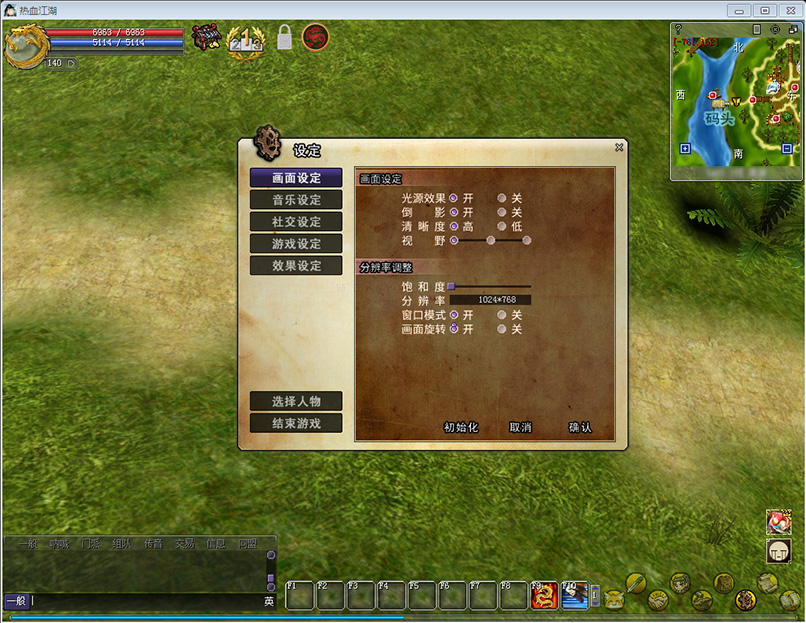Click the 饱和度 slider handle
Viewport: 806px width, 623px height.
click(x=451, y=286)
